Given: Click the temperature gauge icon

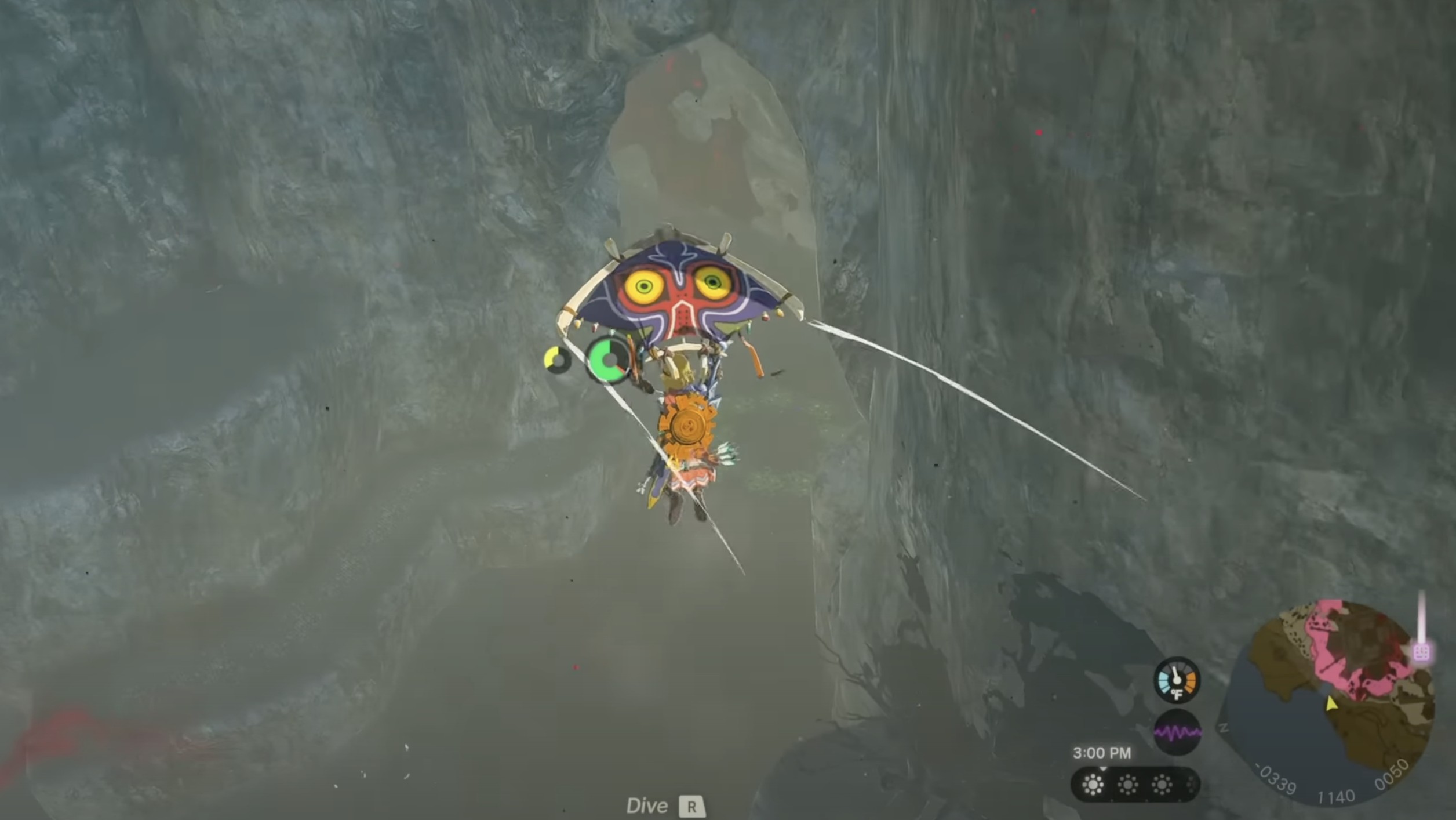Looking at the screenshot, I should (x=1177, y=680).
